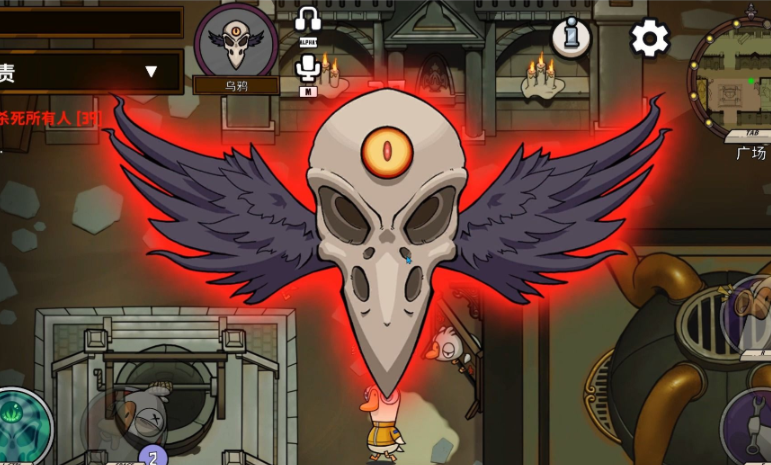Show the role info chess-piece icon

571,38
